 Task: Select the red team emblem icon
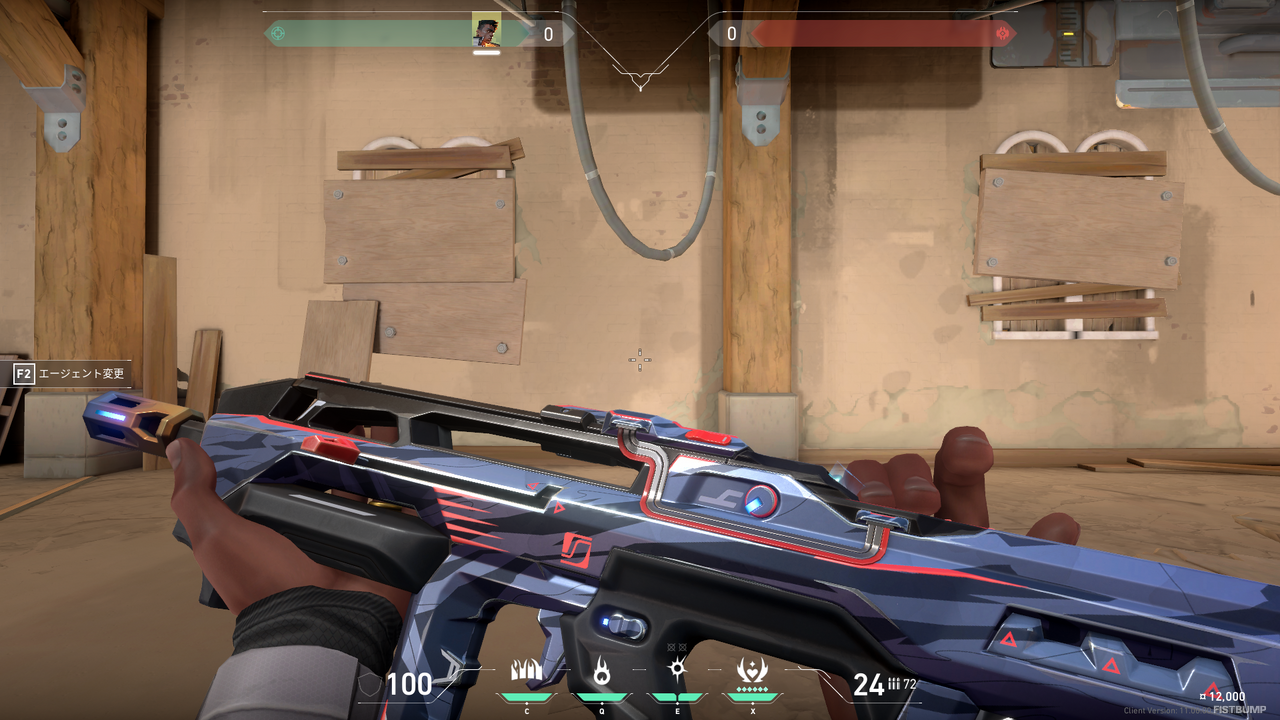(x=1002, y=33)
